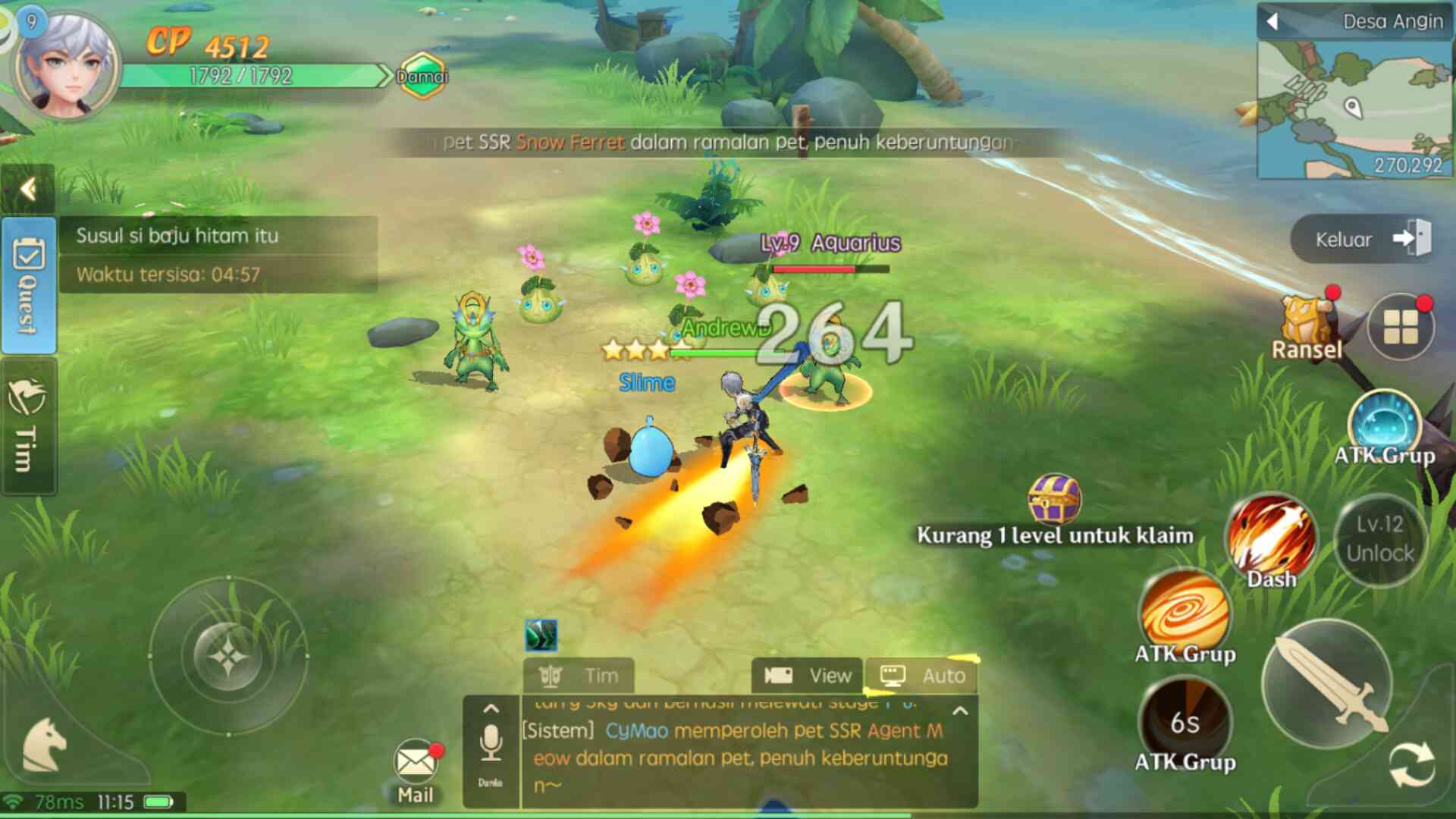
Task: Open the Ransel backpack
Action: coord(1306,328)
